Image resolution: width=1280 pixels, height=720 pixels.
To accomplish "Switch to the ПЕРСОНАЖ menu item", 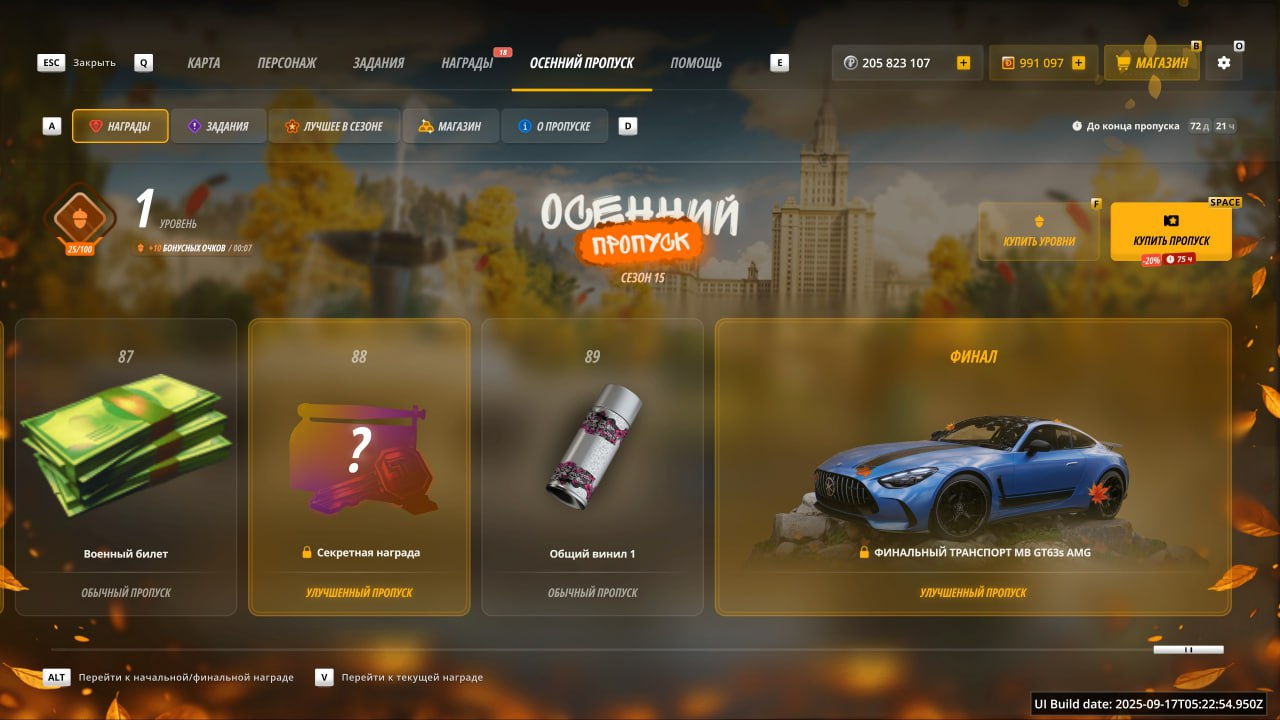I will click(286, 62).
